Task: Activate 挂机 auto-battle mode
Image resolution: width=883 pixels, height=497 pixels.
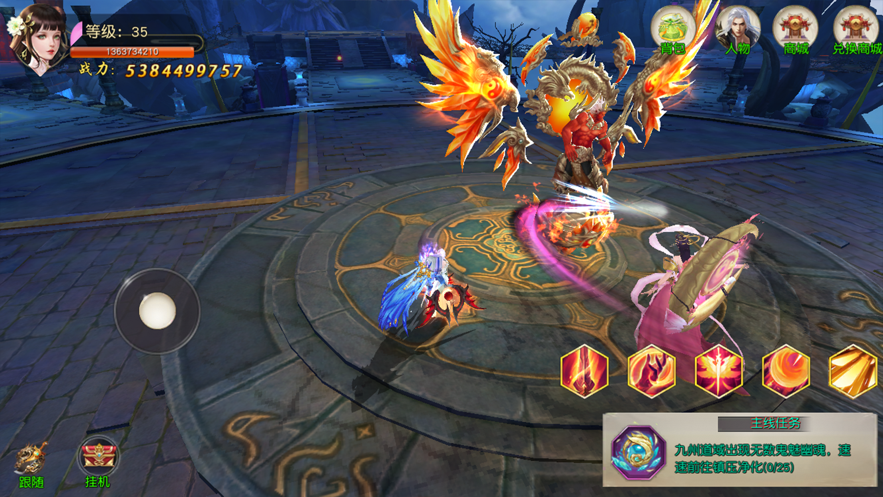Action: click(x=98, y=462)
